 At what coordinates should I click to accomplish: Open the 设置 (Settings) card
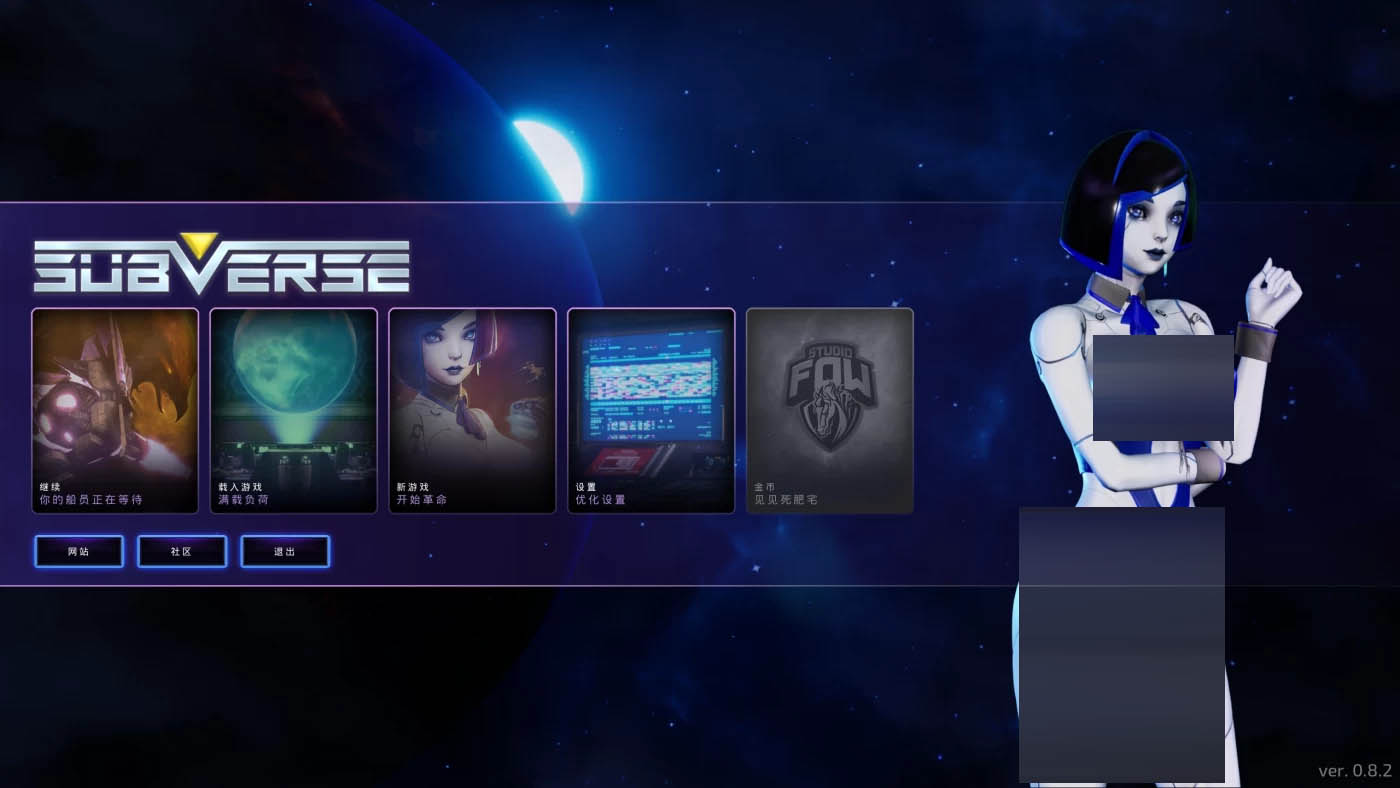click(650, 410)
